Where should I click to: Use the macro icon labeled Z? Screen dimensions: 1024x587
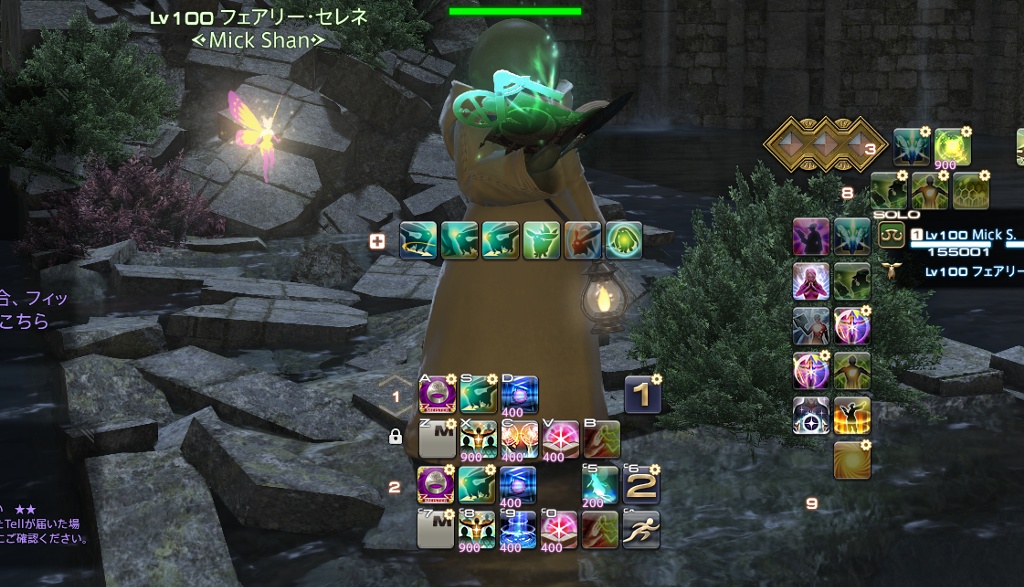coord(436,439)
